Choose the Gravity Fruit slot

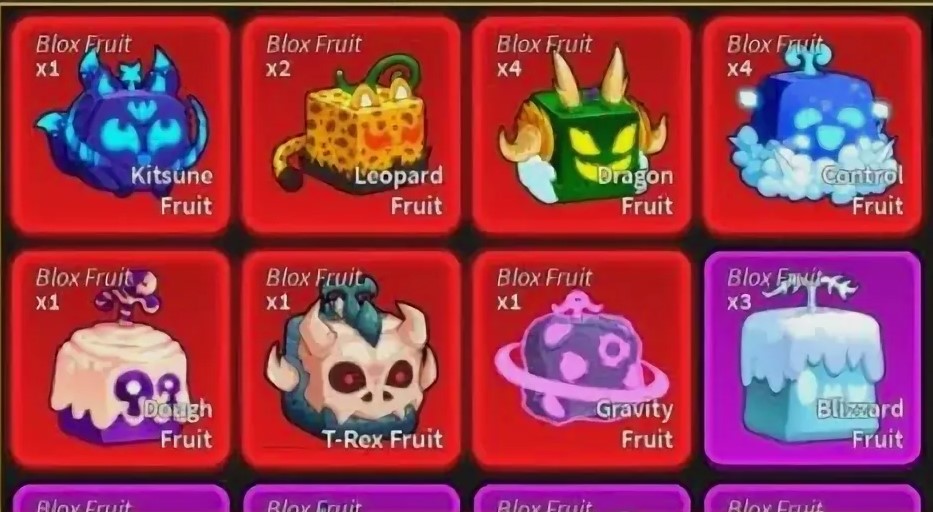581,360
